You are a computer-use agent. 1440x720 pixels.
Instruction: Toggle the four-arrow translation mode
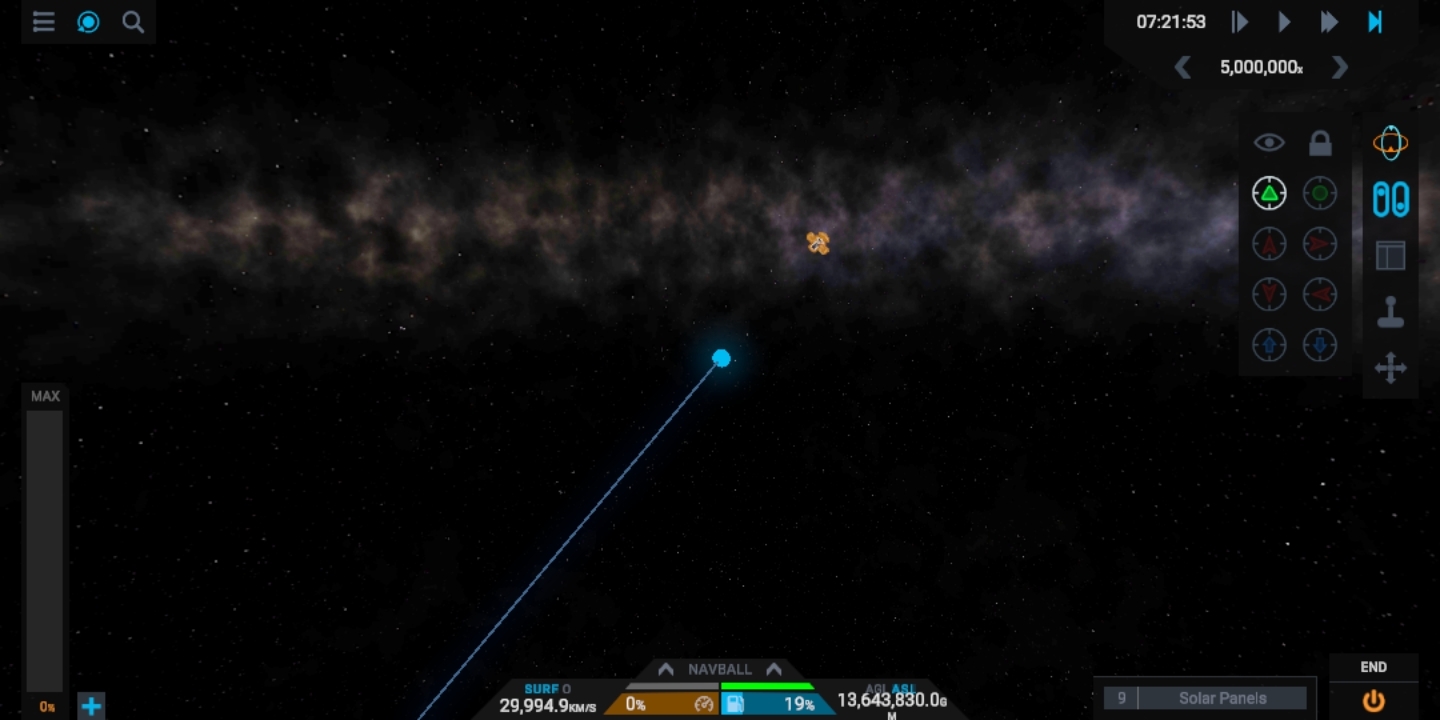[1390, 368]
